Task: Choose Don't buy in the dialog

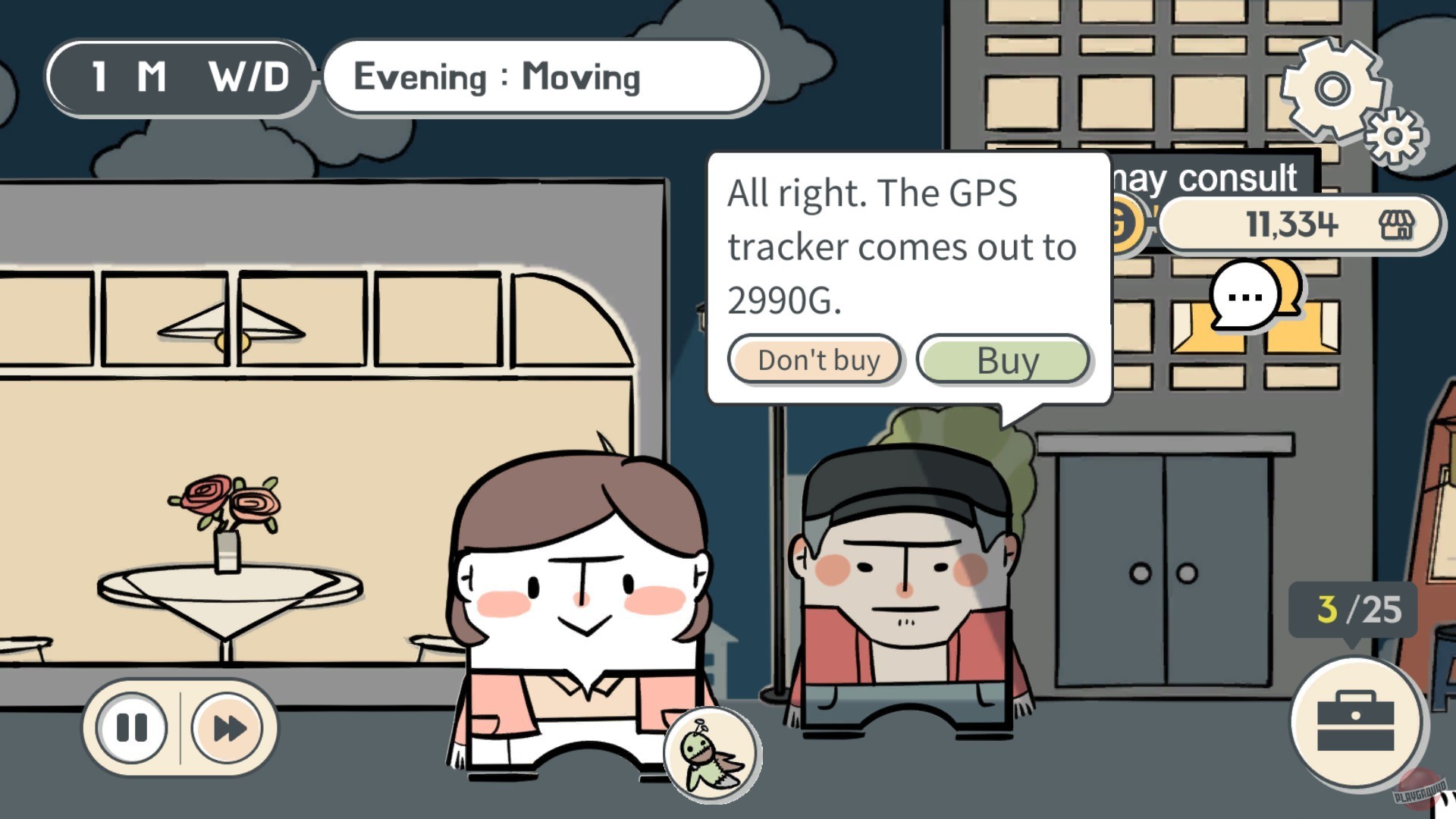Action: point(815,360)
